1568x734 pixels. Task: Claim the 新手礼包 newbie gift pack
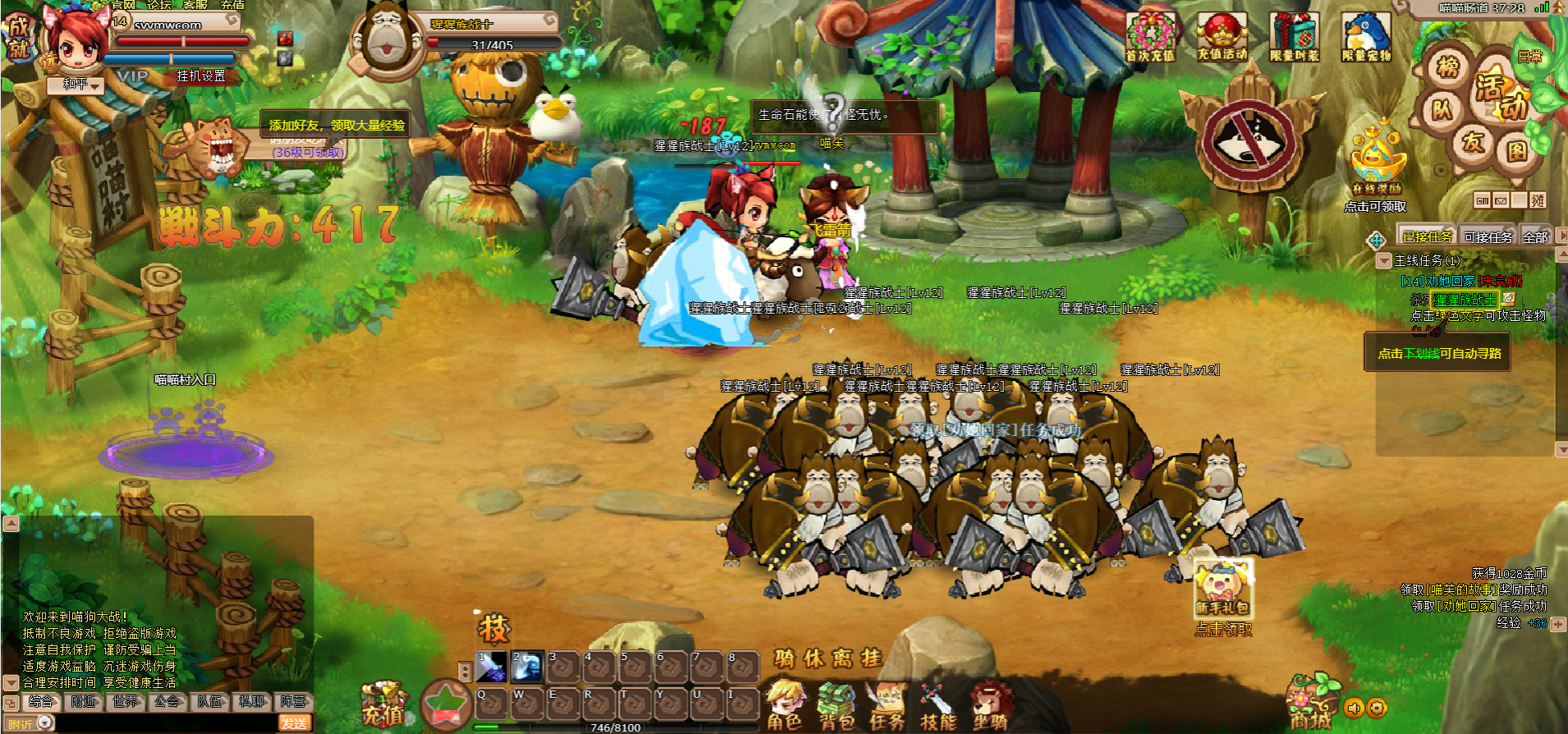click(x=1222, y=589)
